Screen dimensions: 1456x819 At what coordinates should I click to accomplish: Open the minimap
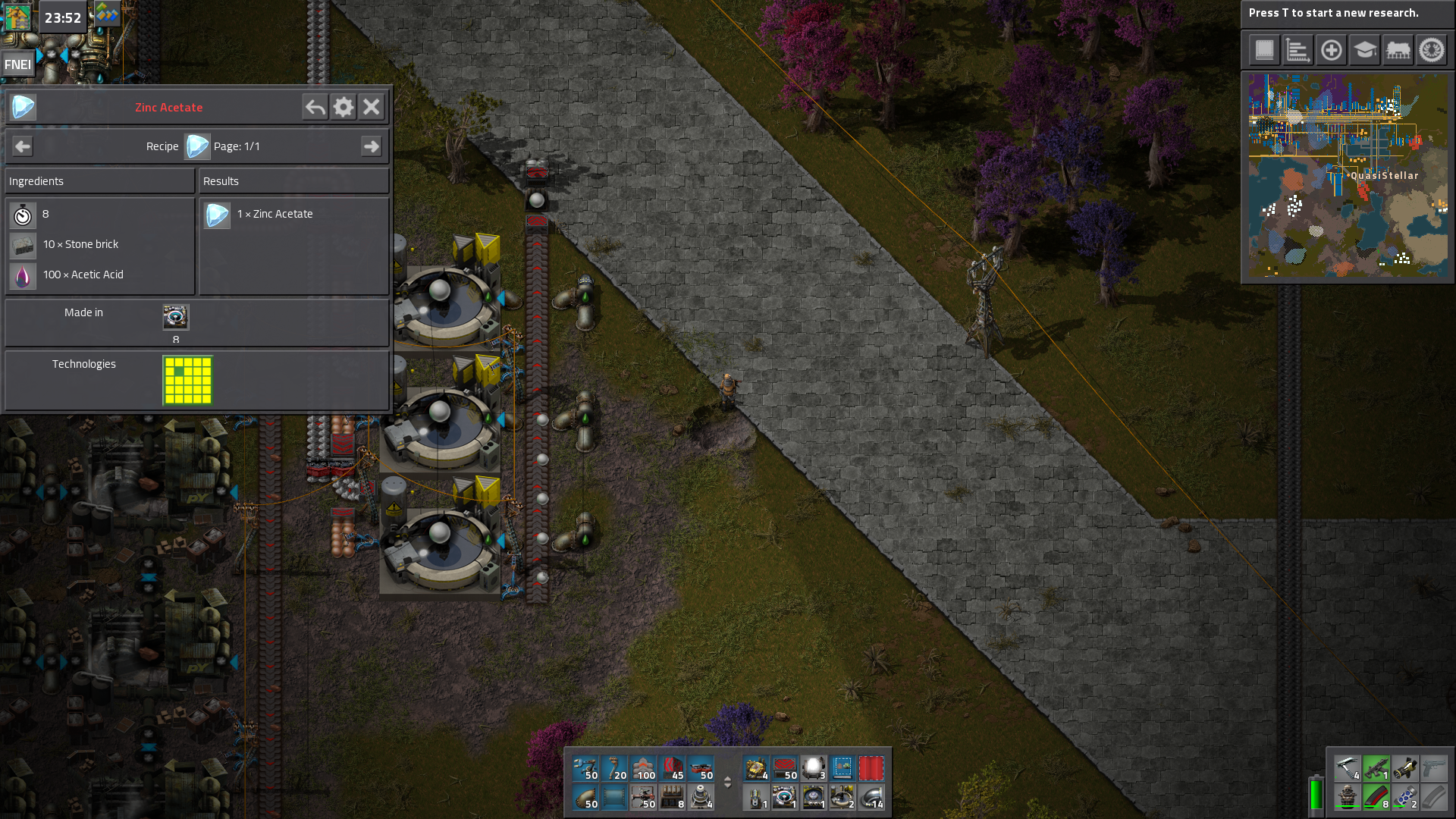1348,176
